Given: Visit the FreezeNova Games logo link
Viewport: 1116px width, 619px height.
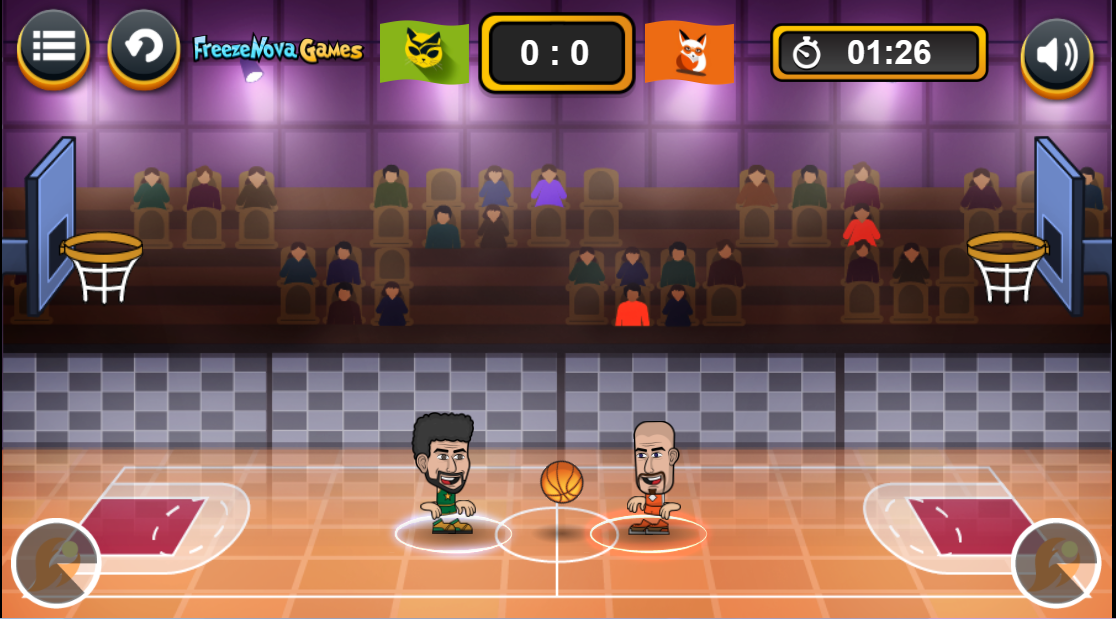Looking at the screenshot, I should click(x=277, y=49).
